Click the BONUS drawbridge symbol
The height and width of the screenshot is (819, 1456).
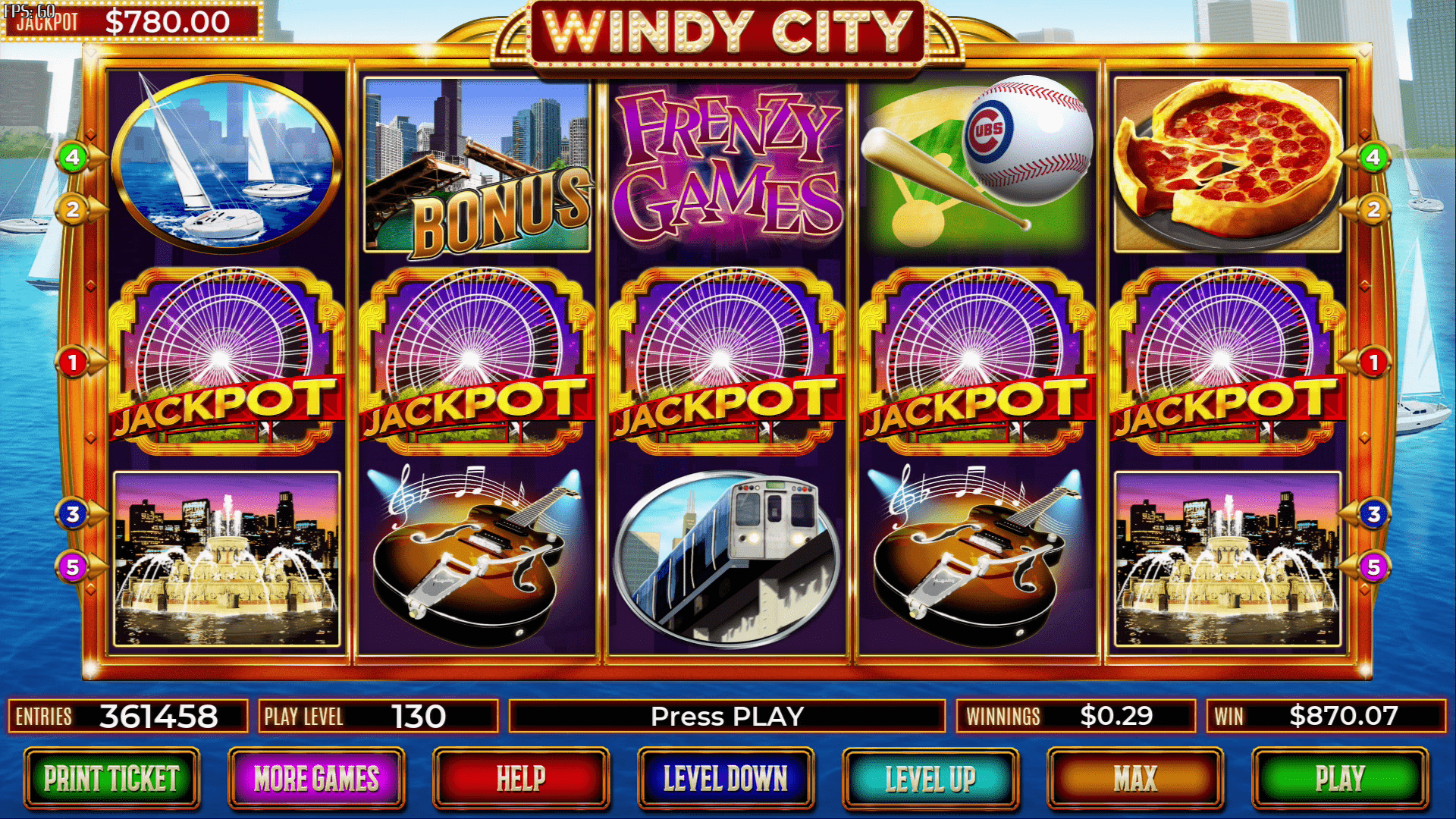[479, 162]
